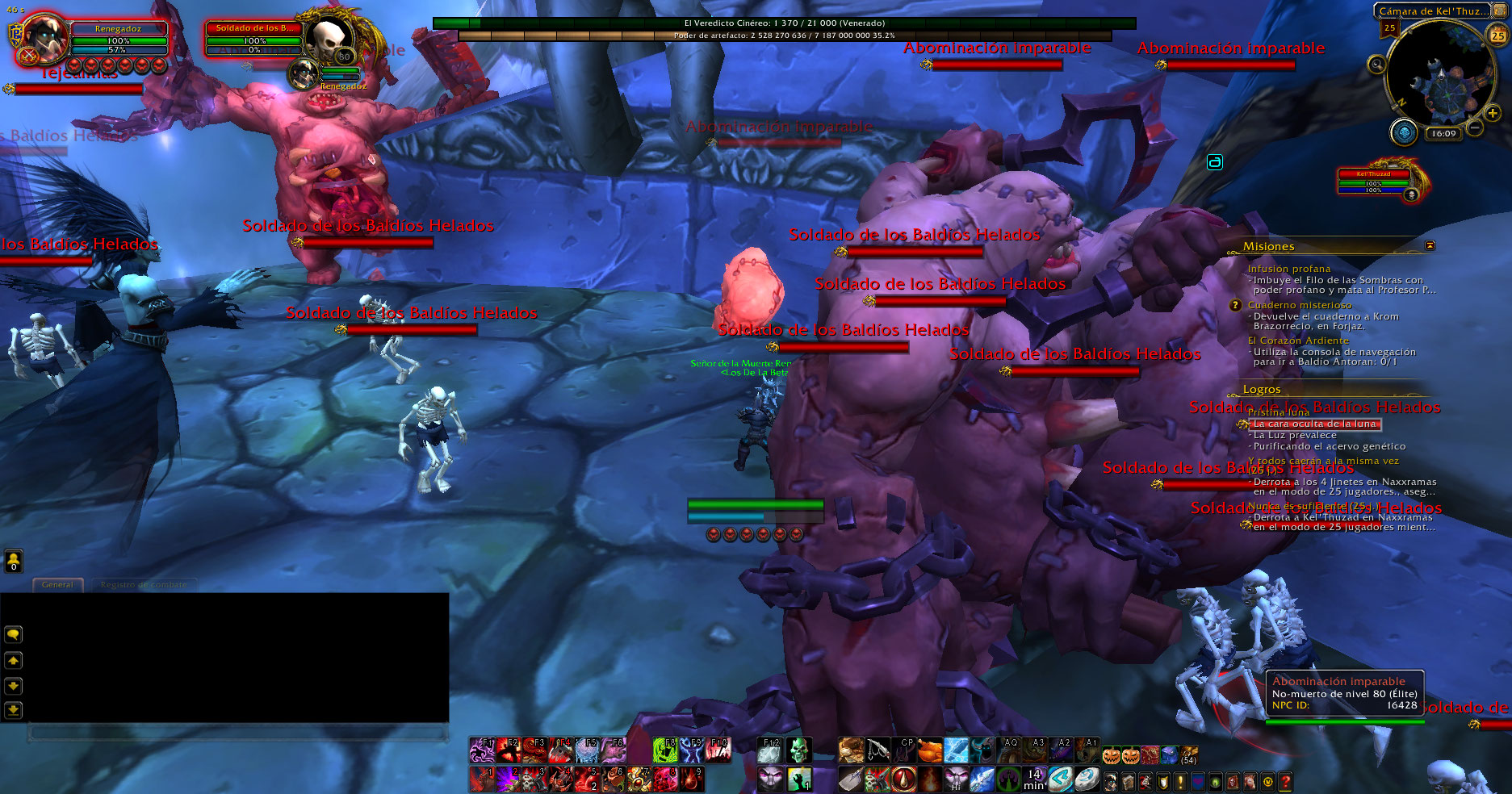Open the Infusión profana quest entry
The image size is (1512, 794).
point(1288,269)
